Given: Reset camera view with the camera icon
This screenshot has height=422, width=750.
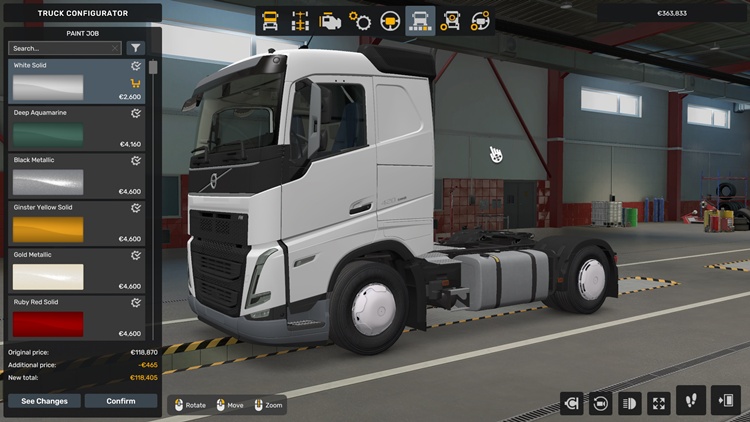Looking at the screenshot, I should click(x=601, y=403).
